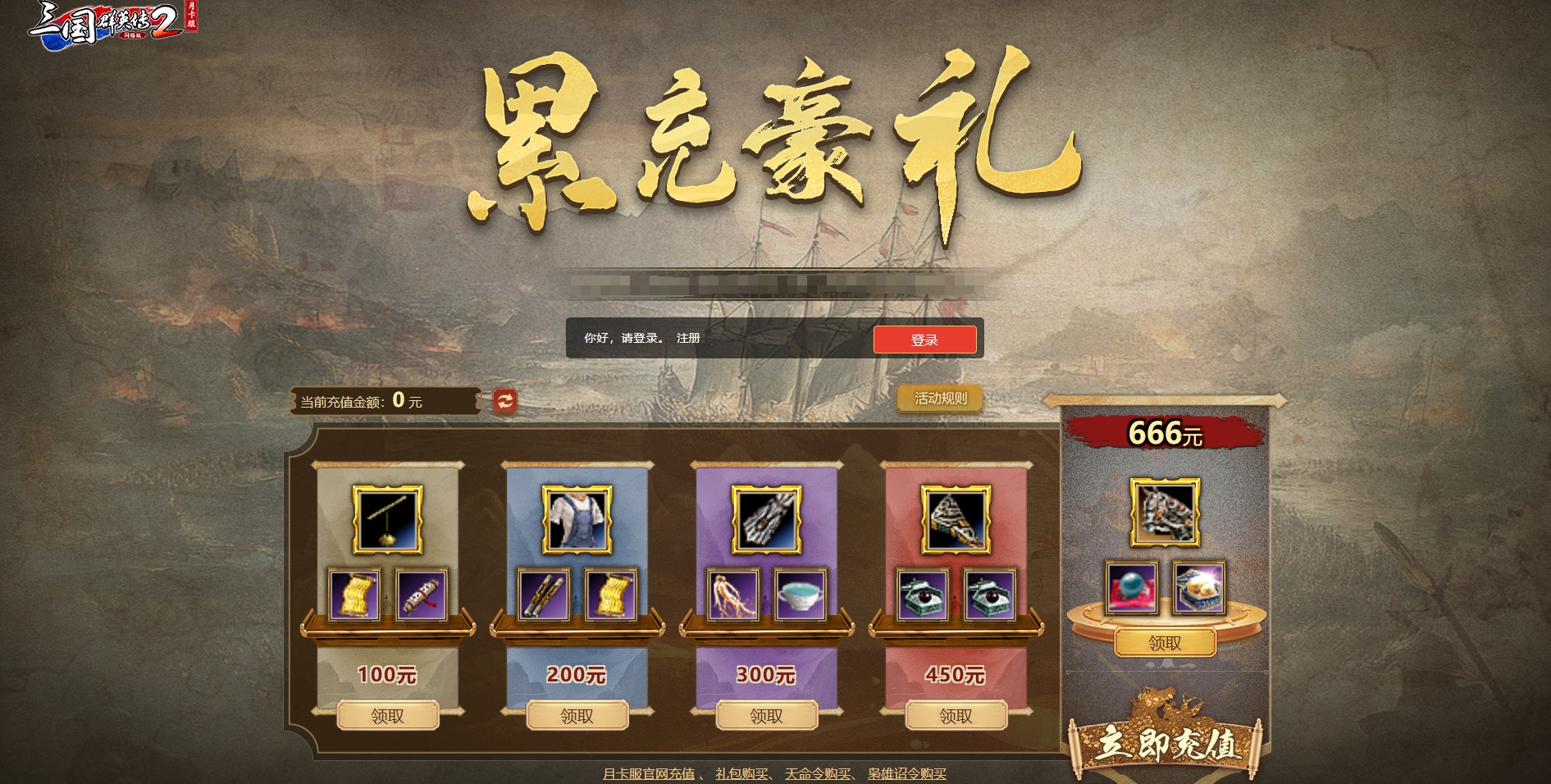The width and height of the screenshot is (1551, 784).
Task: Open the 注册 registration link
Action: 688,338
